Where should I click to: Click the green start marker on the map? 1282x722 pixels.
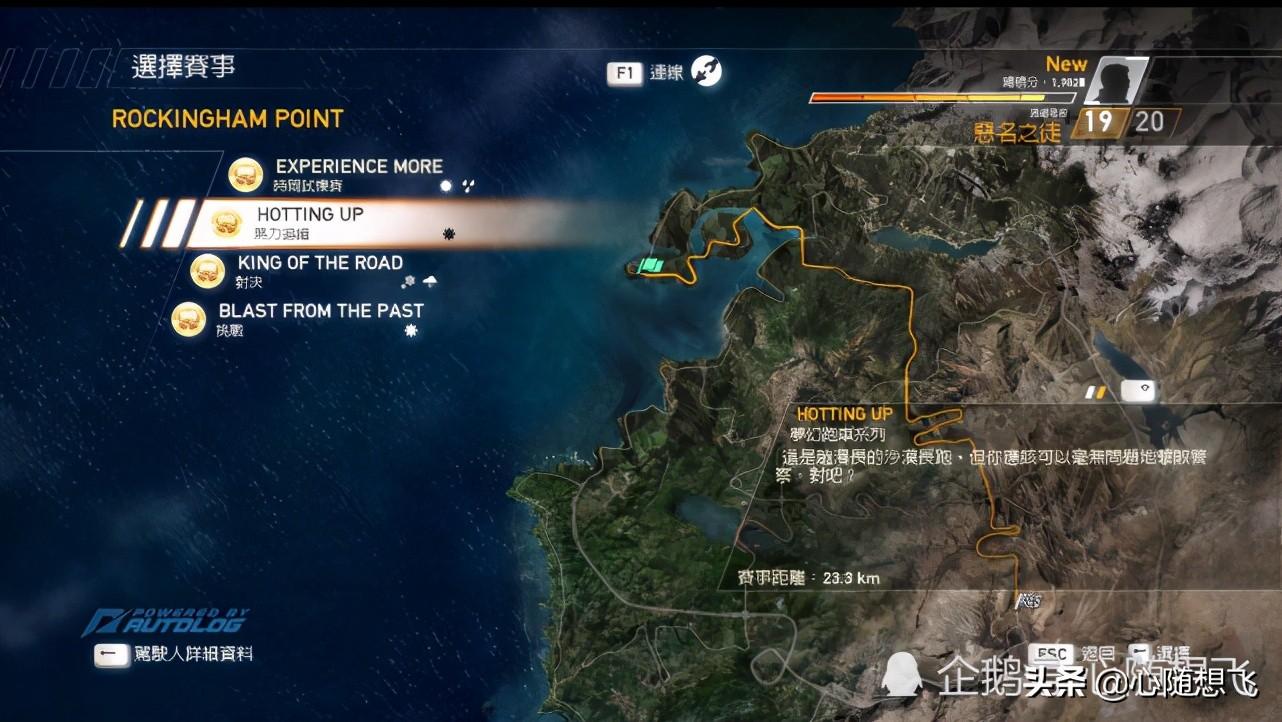tap(652, 266)
